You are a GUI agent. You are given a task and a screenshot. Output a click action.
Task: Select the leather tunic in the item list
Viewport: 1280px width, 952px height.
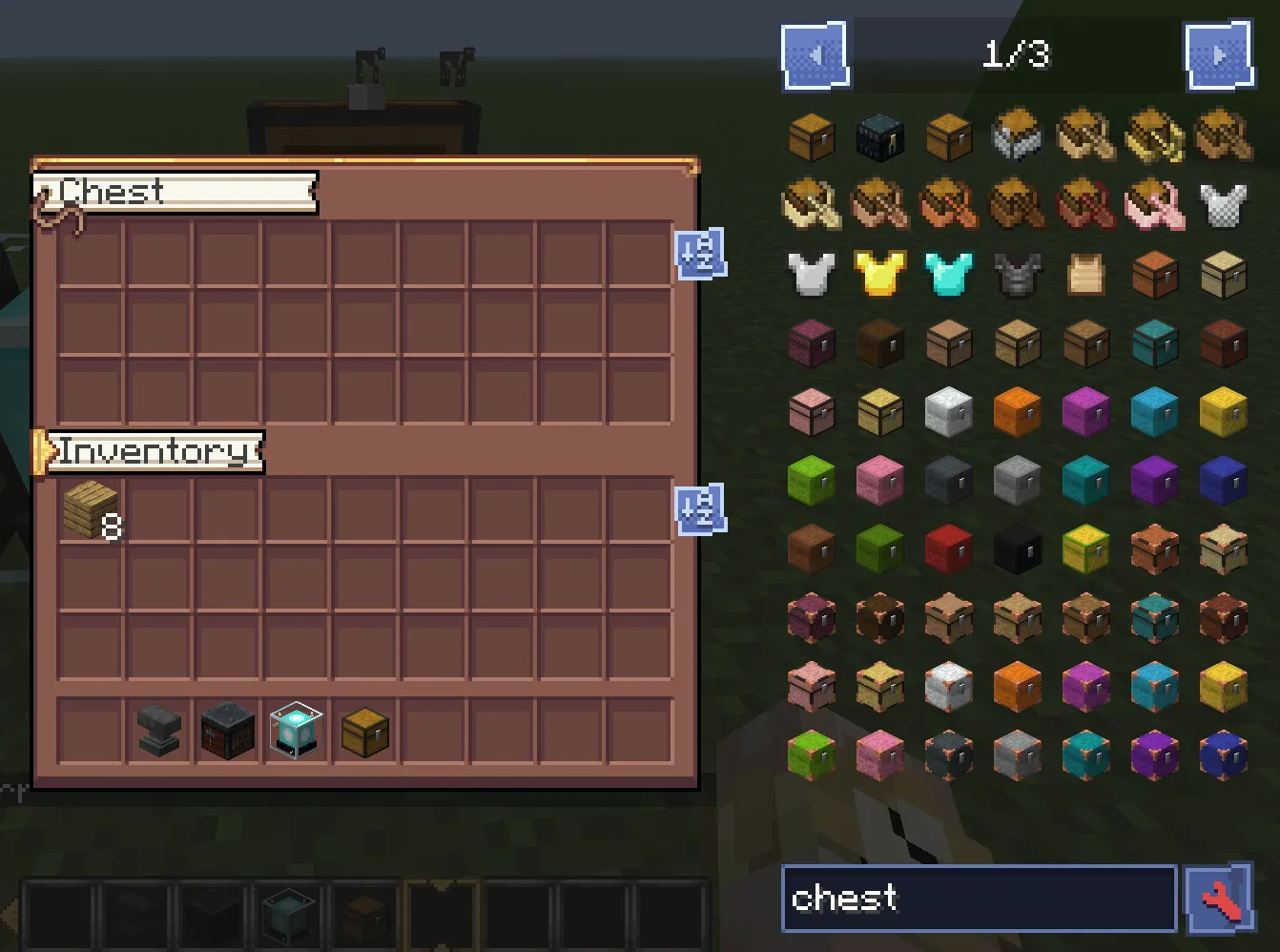(x=1086, y=275)
